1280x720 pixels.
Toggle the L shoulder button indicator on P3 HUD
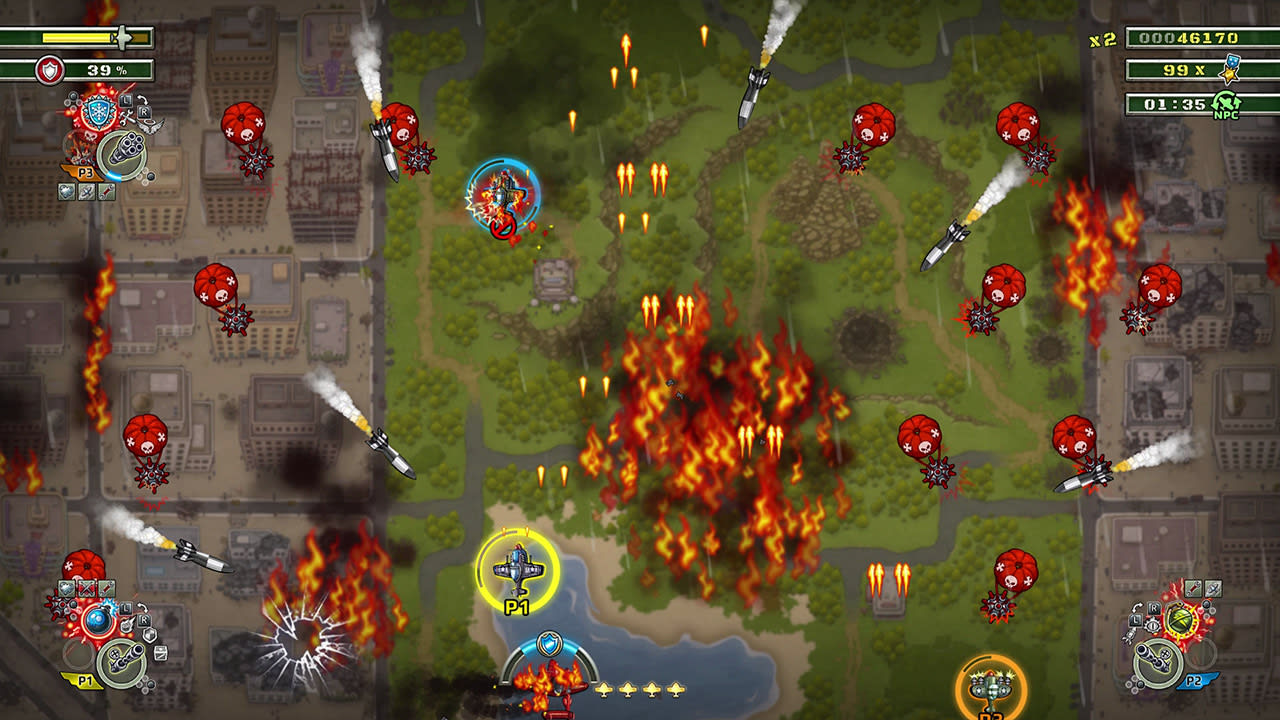[x=126, y=101]
